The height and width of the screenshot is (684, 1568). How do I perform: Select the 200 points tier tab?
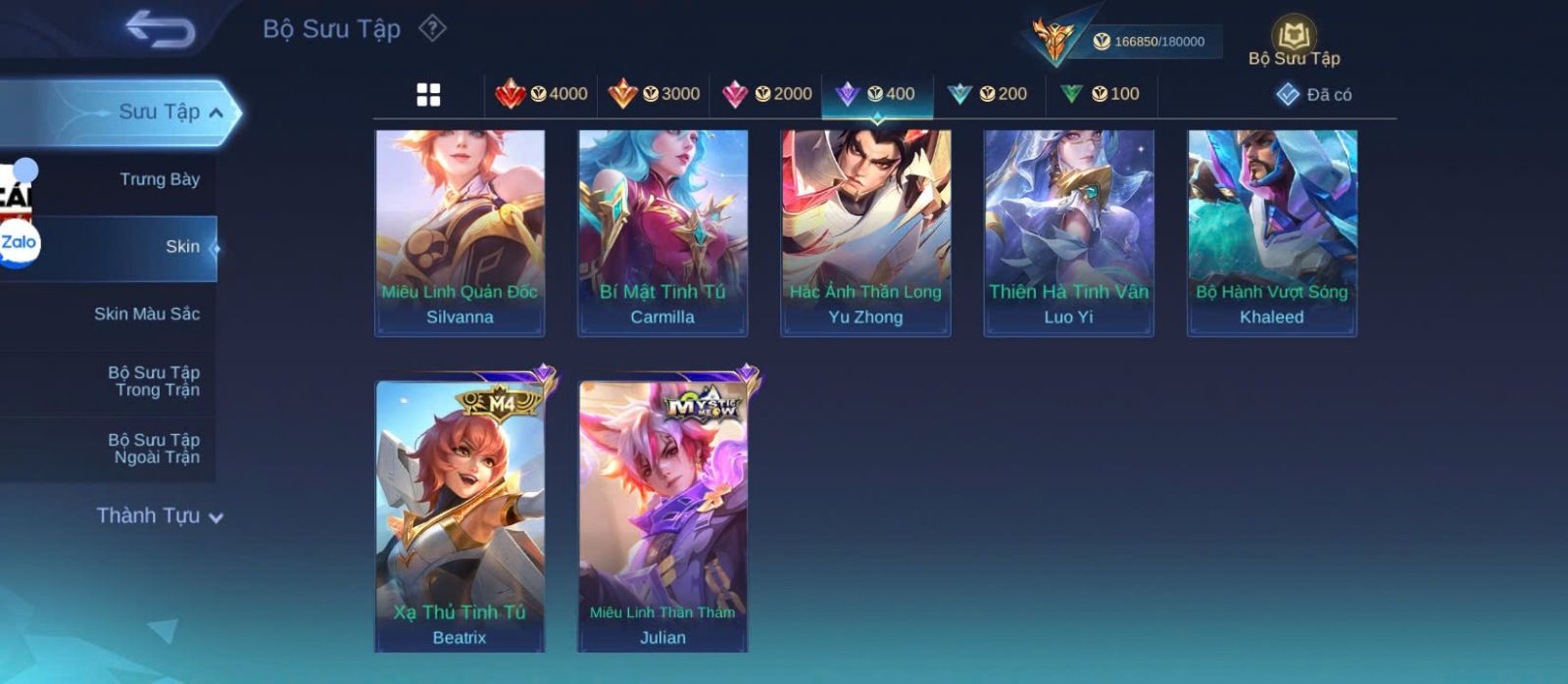[988, 94]
